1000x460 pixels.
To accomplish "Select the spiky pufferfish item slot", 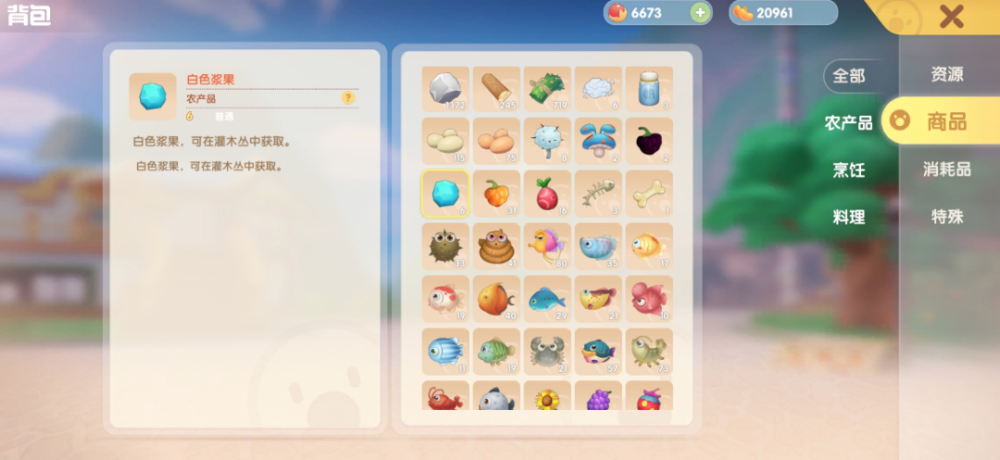I will [x=445, y=246].
